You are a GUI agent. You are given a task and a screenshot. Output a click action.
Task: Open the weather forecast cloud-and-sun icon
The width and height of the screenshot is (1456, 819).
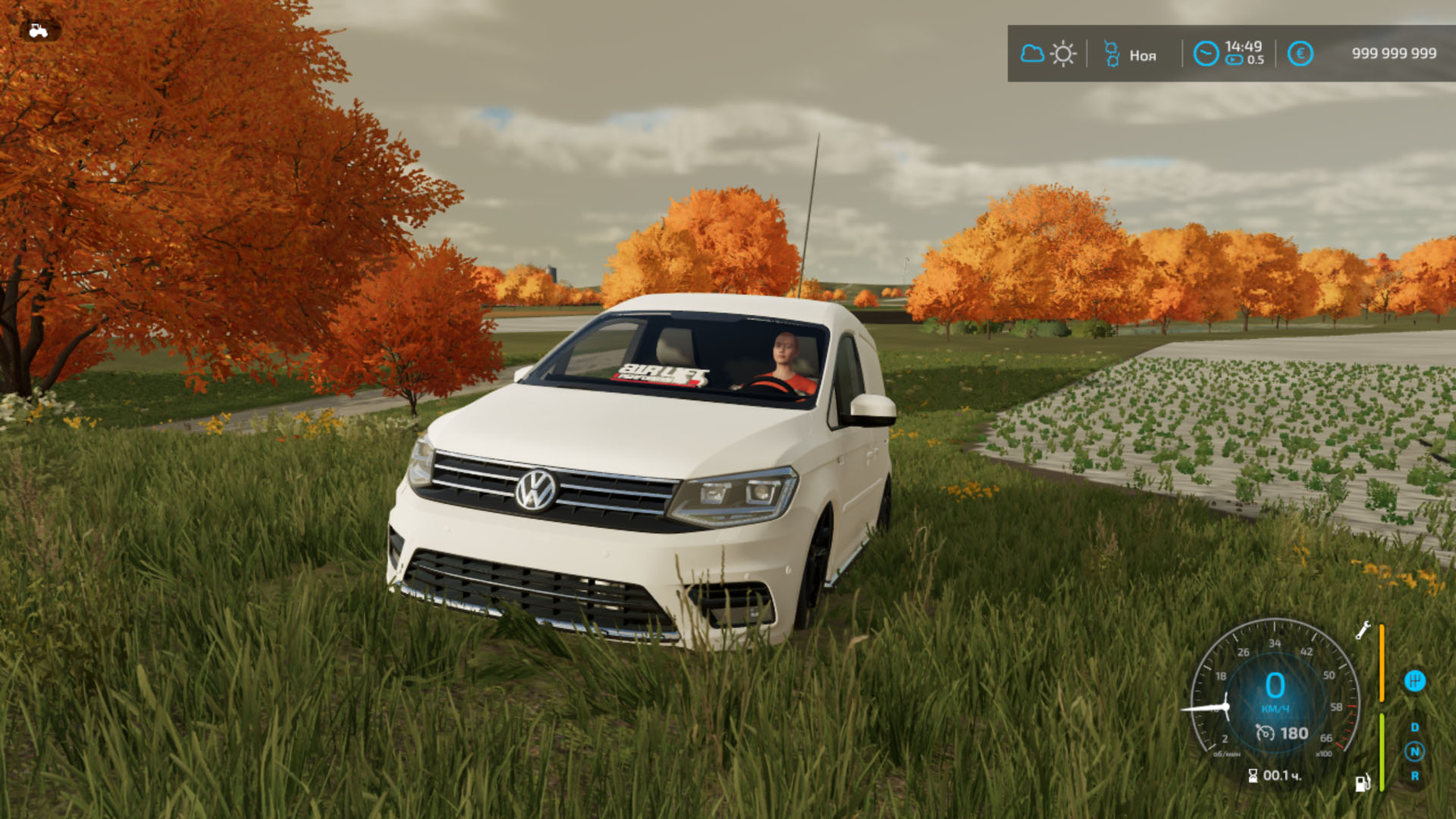[x=1048, y=54]
